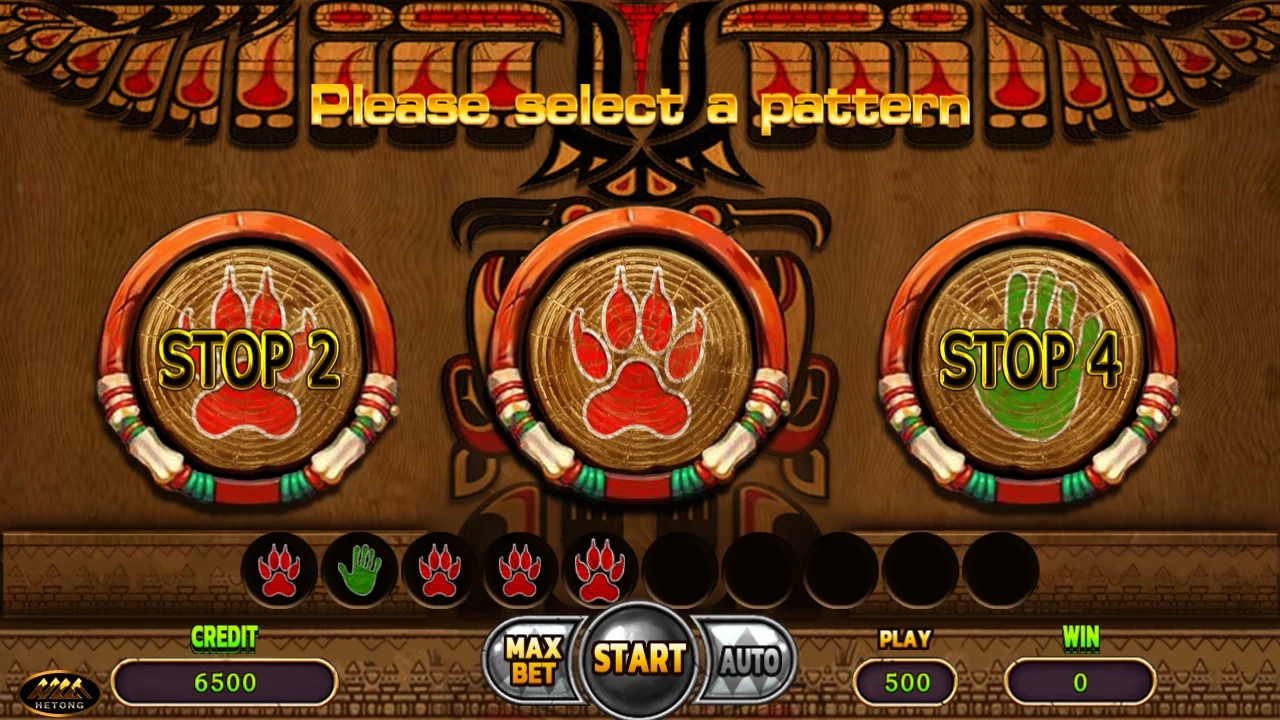Activate the MAX BET button

533,660
